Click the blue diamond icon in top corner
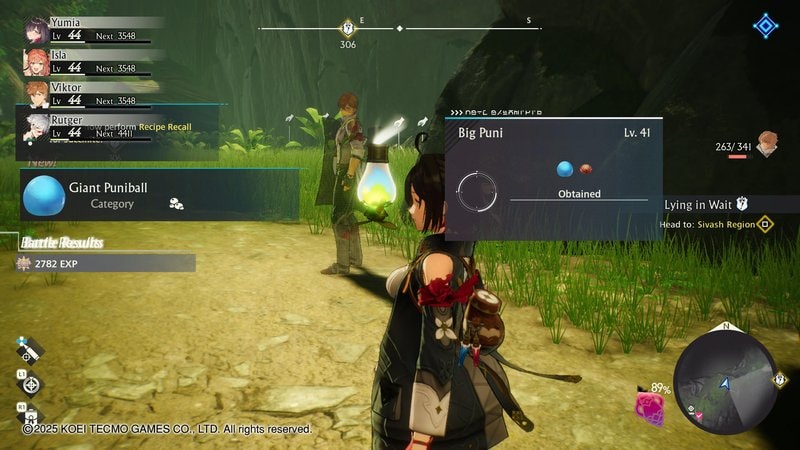The height and width of the screenshot is (450, 800). (x=766, y=26)
